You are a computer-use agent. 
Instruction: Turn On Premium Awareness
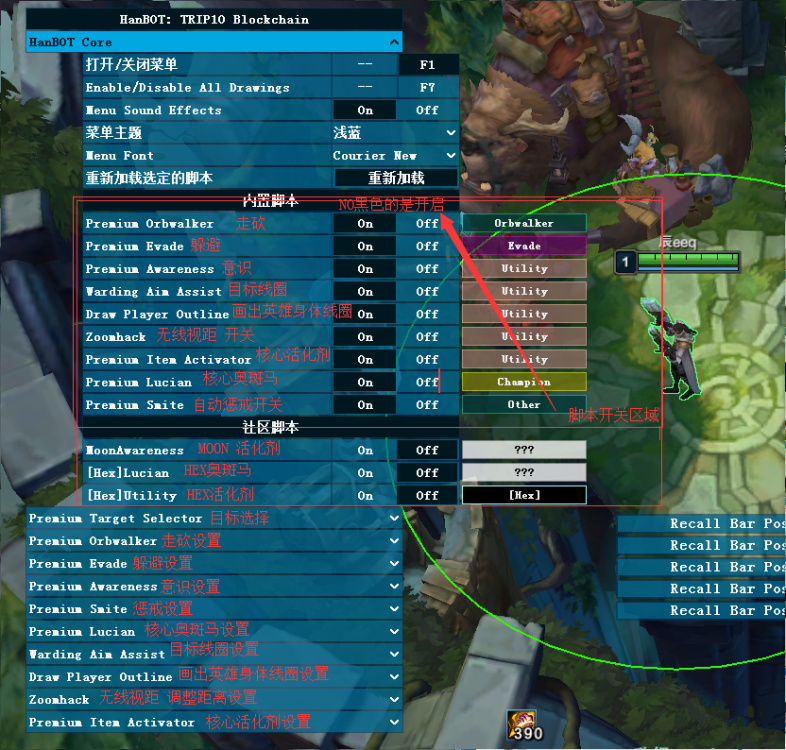pos(365,269)
